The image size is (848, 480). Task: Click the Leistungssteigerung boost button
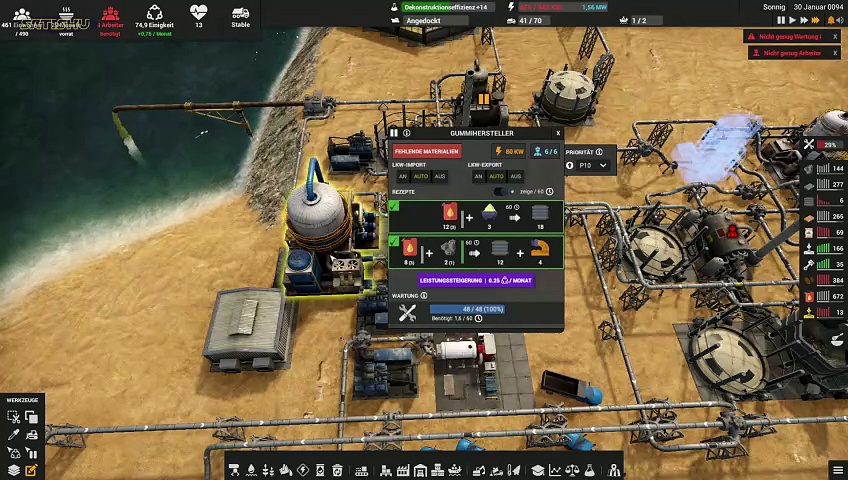click(475, 281)
